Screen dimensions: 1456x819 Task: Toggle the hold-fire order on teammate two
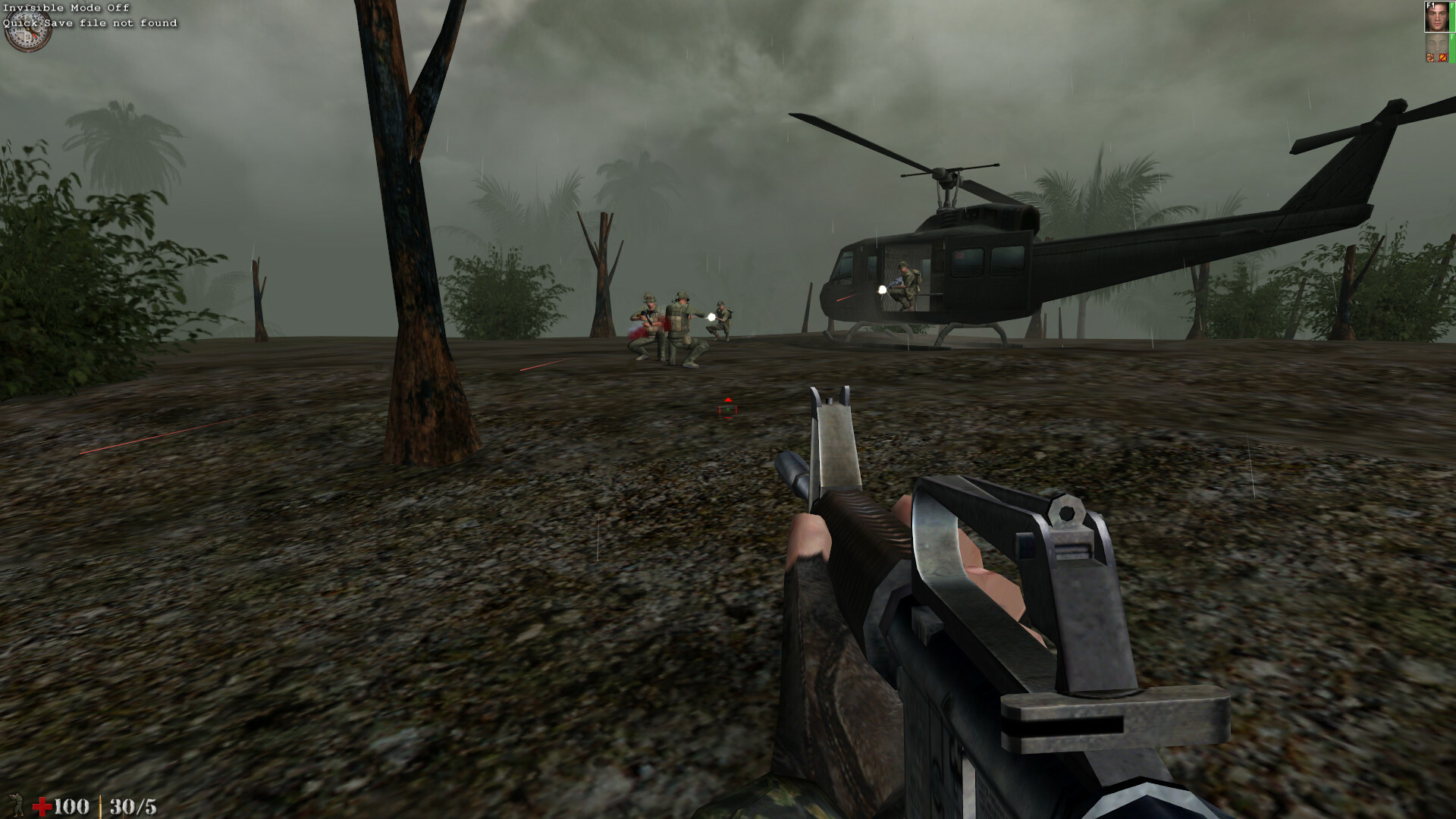click(1429, 57)
